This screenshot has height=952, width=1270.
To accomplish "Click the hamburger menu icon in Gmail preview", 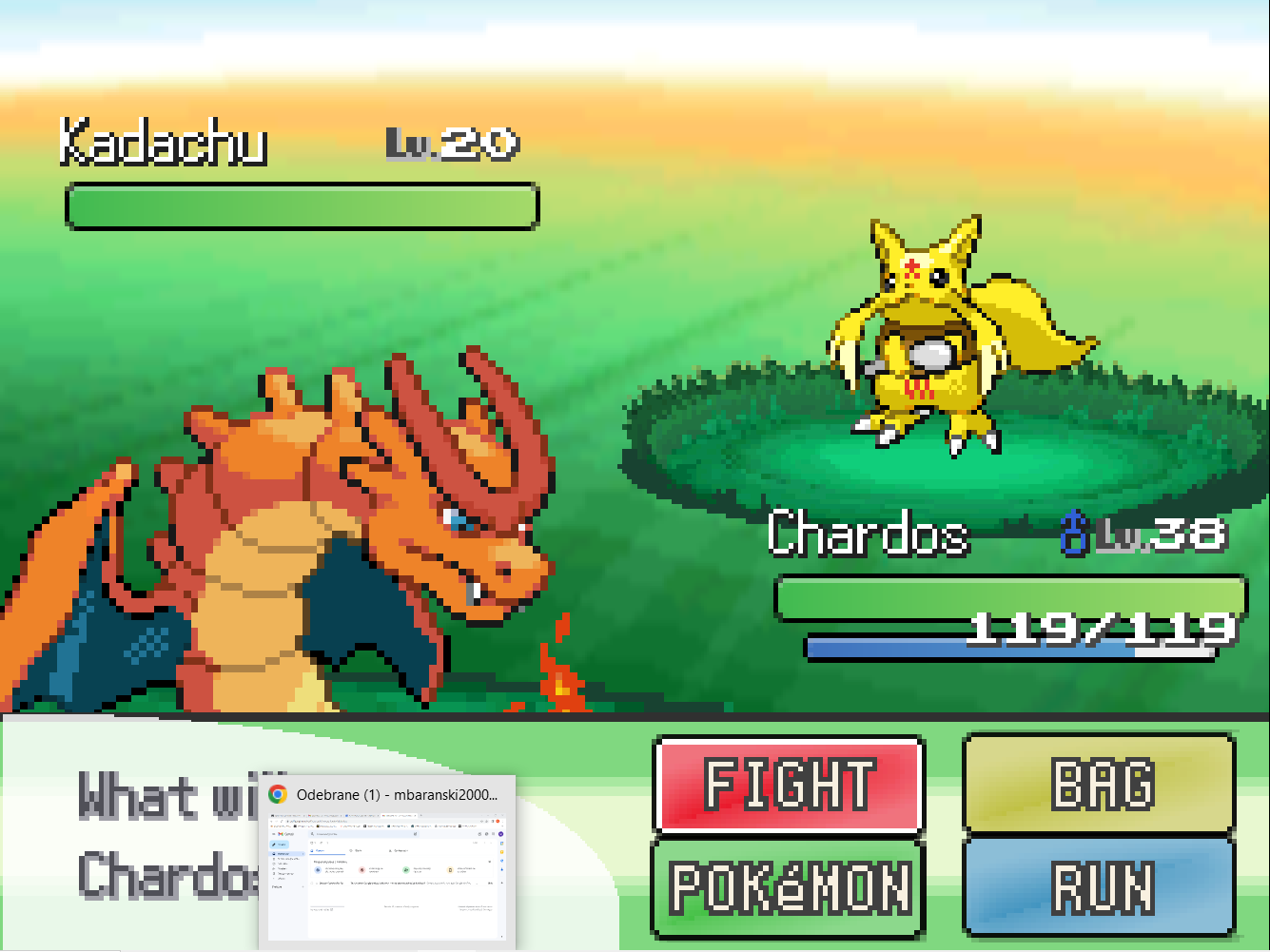I will (x=273, y=833).
